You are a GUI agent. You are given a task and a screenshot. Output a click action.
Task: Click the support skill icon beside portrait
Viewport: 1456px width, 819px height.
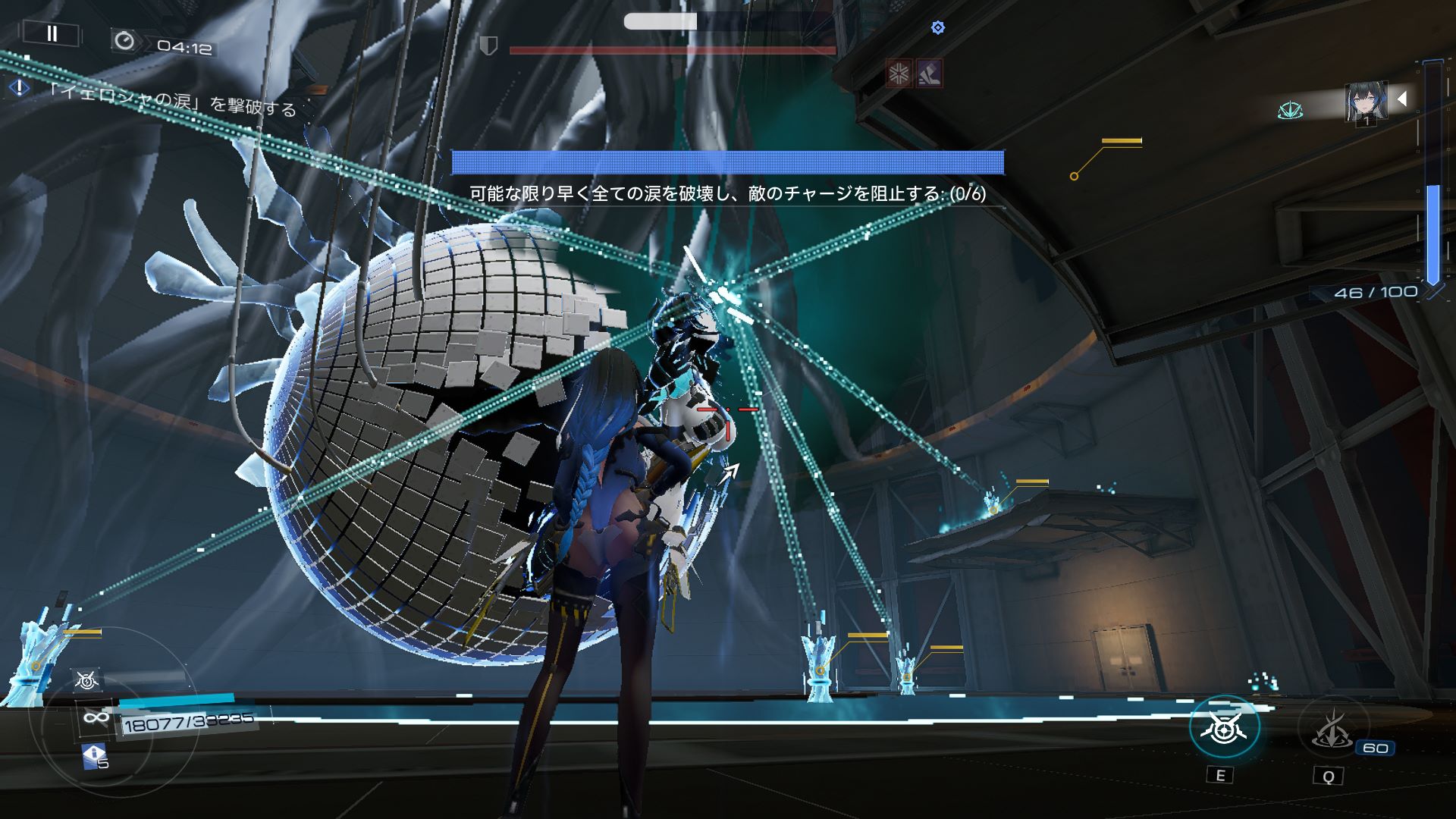tap(1290, 111)
